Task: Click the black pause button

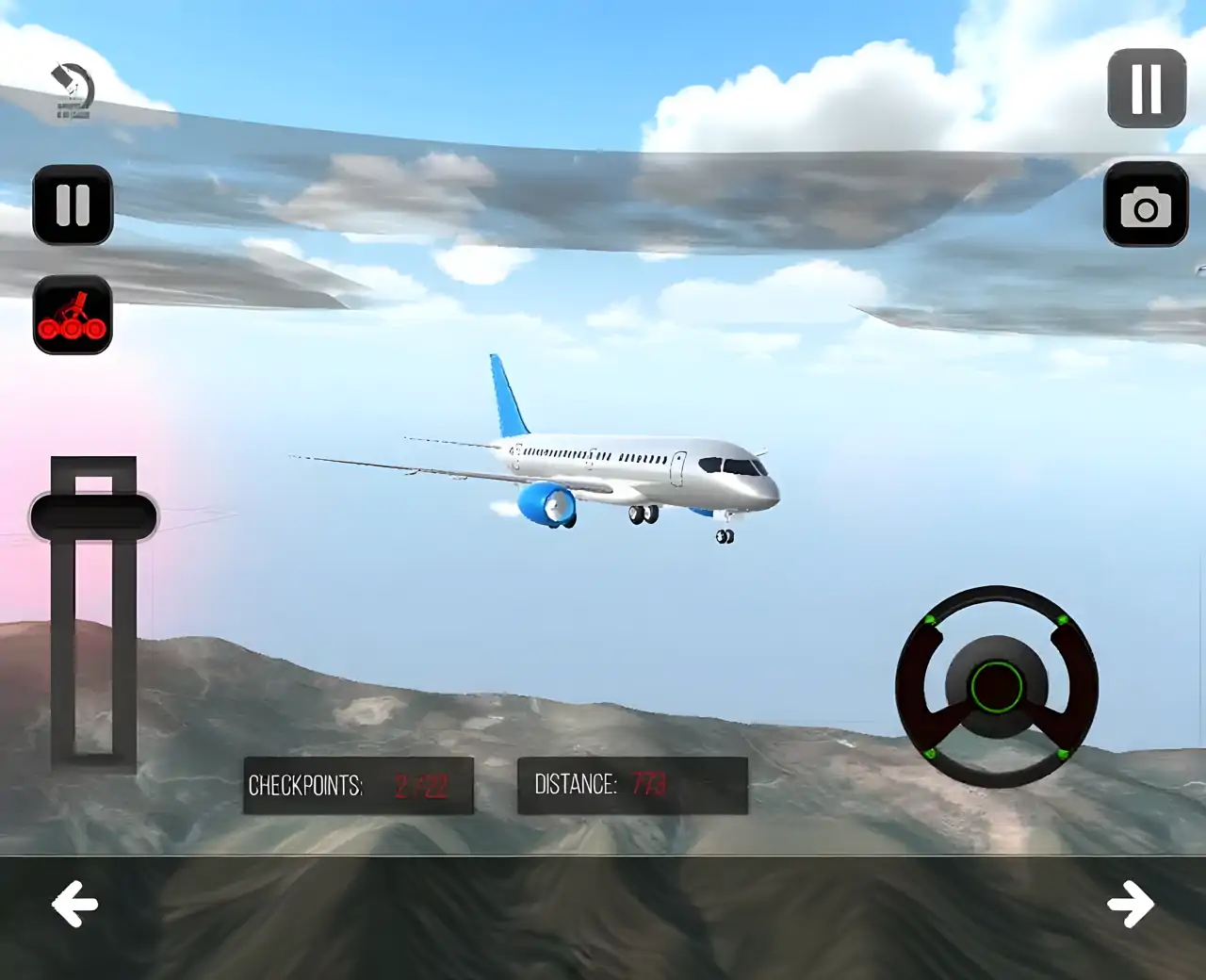Action: point(73,204)
